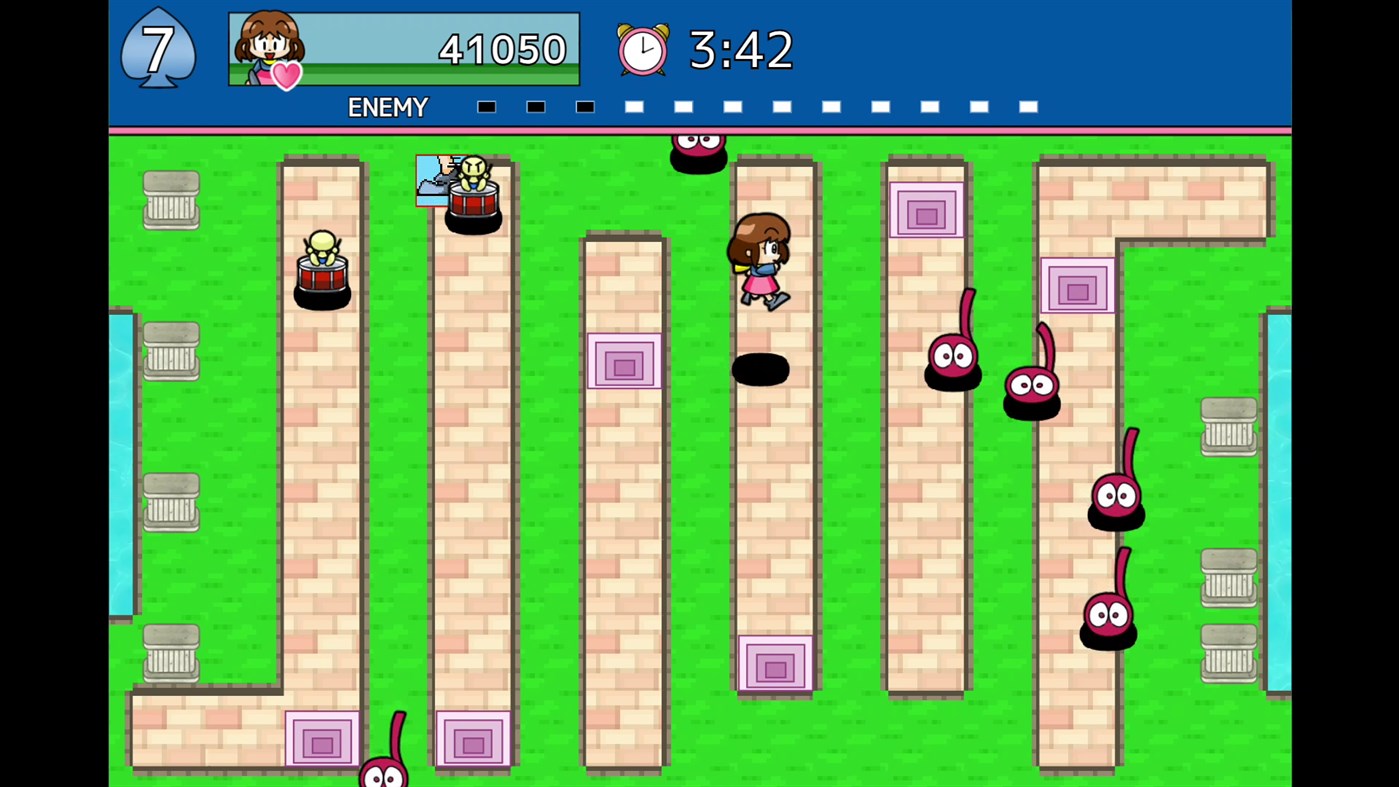This screenshot has width=1399, height=787.
Task: Click the timer reading 3:42
Action: tap(740, 50)
